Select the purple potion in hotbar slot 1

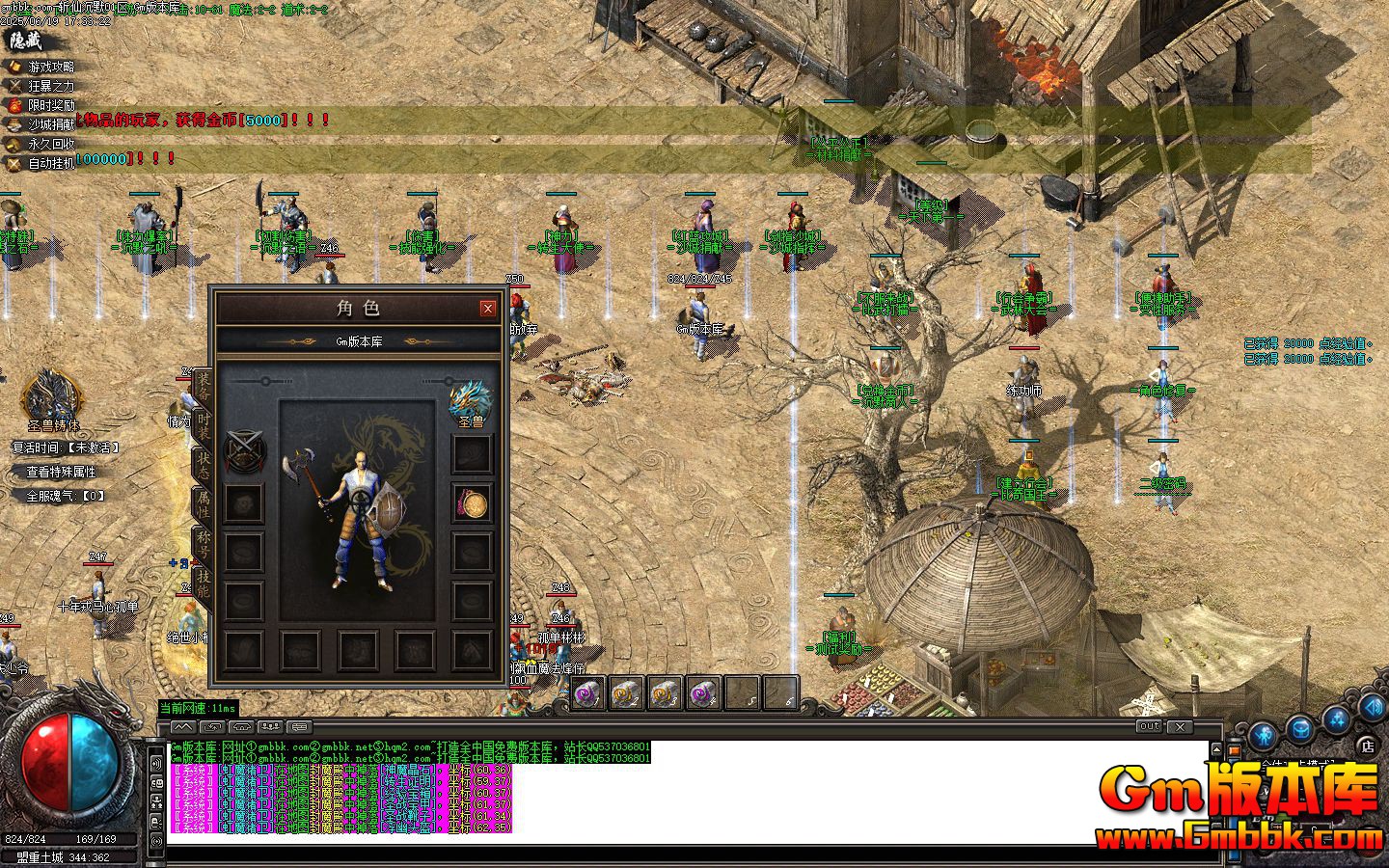click(587, 693)
